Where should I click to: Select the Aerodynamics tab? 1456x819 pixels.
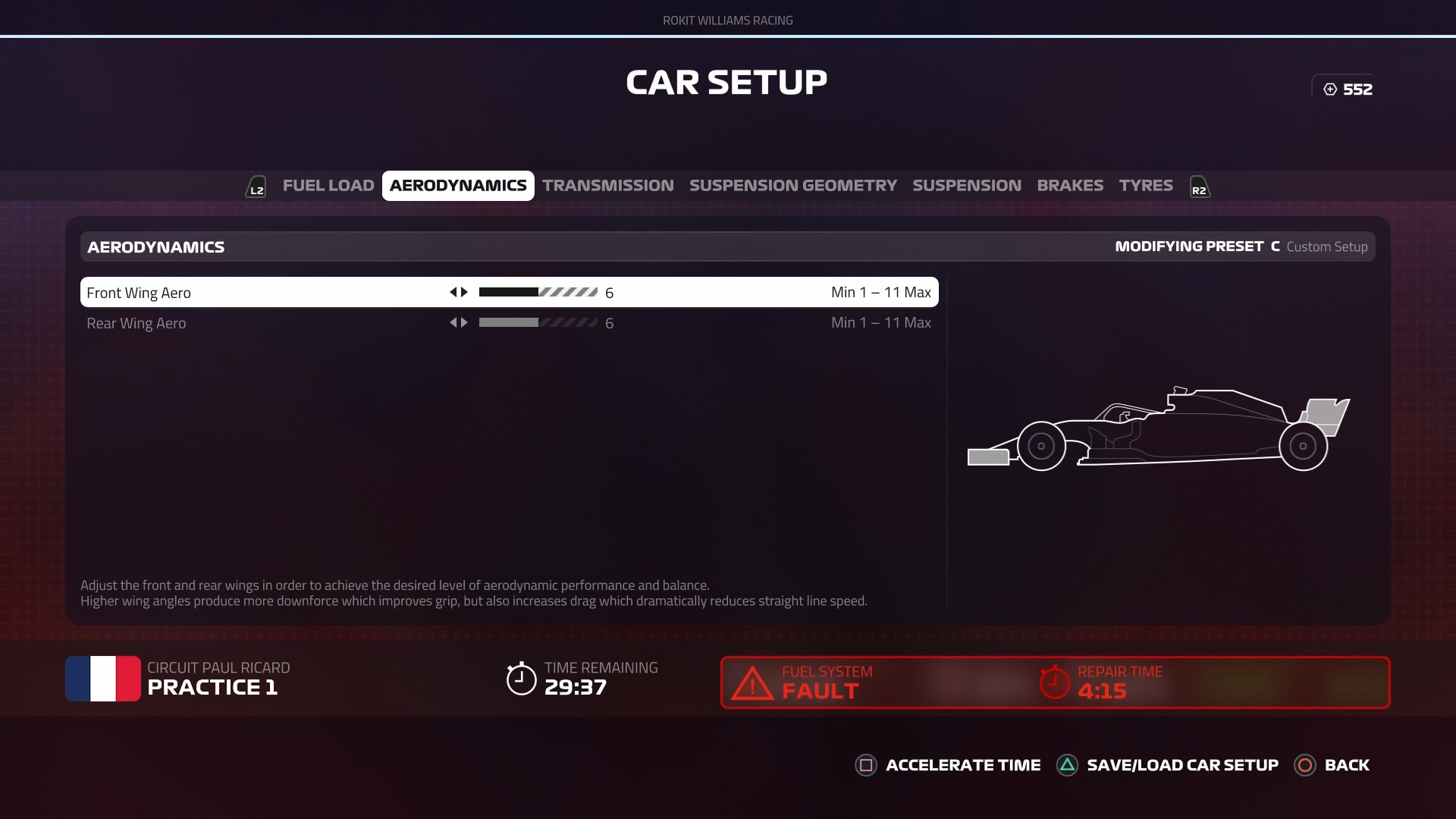tap(458, 186)
